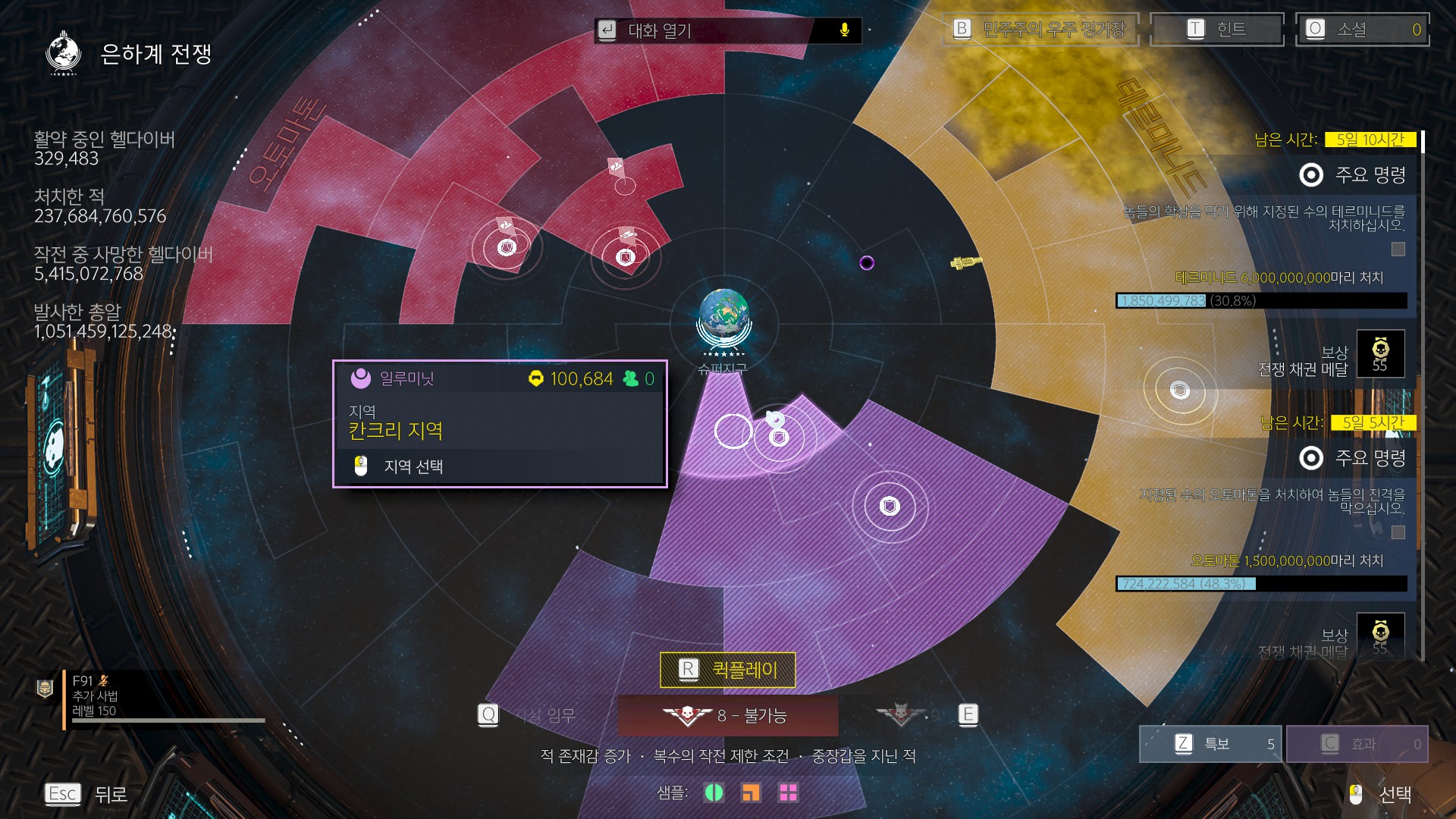
Task: Start a Quickplay (퀵플레이) match
Action: 728,670
